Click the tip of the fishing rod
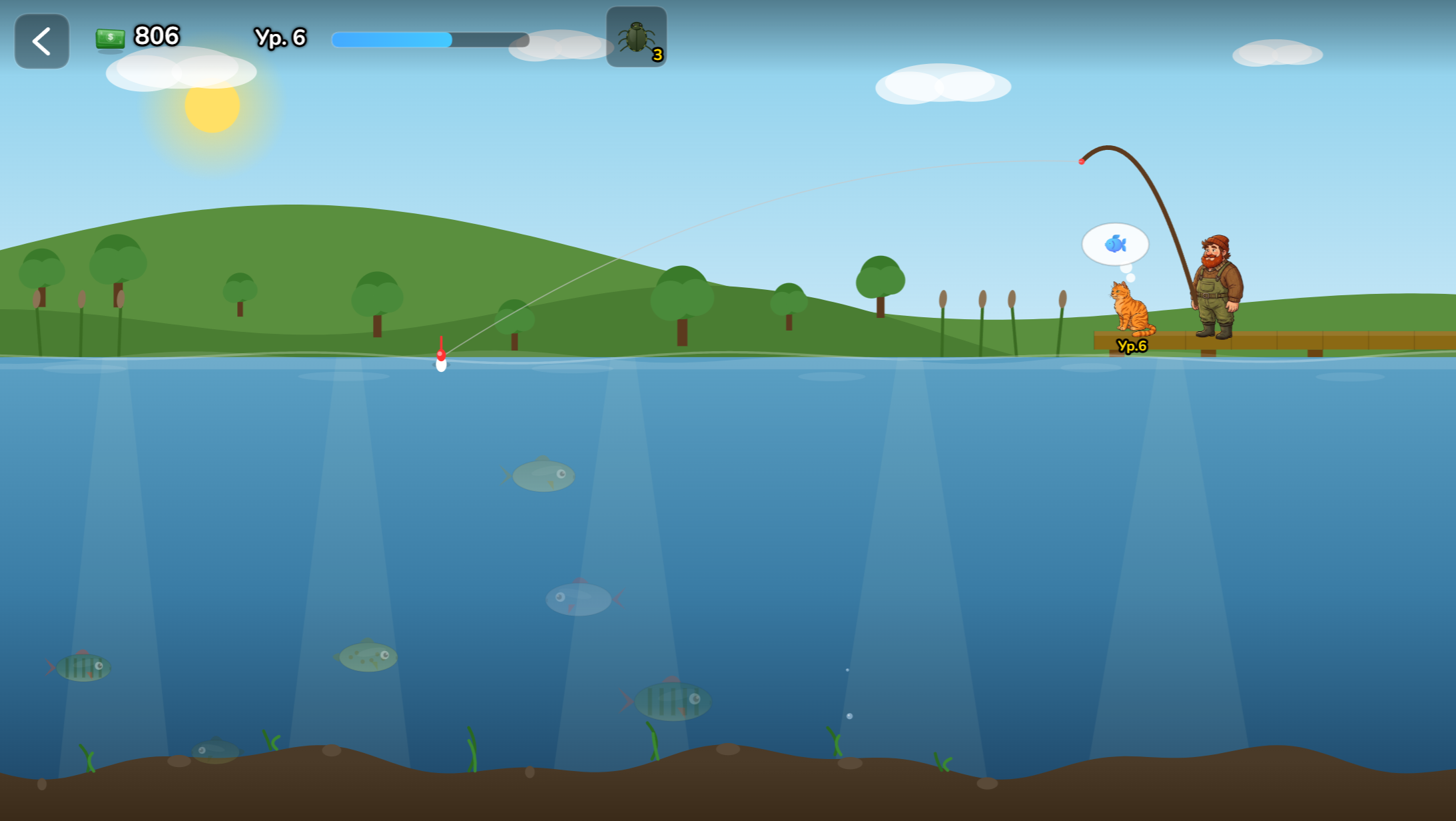The width and height of the screenshot is (1456, 821). click(1082, 160)
